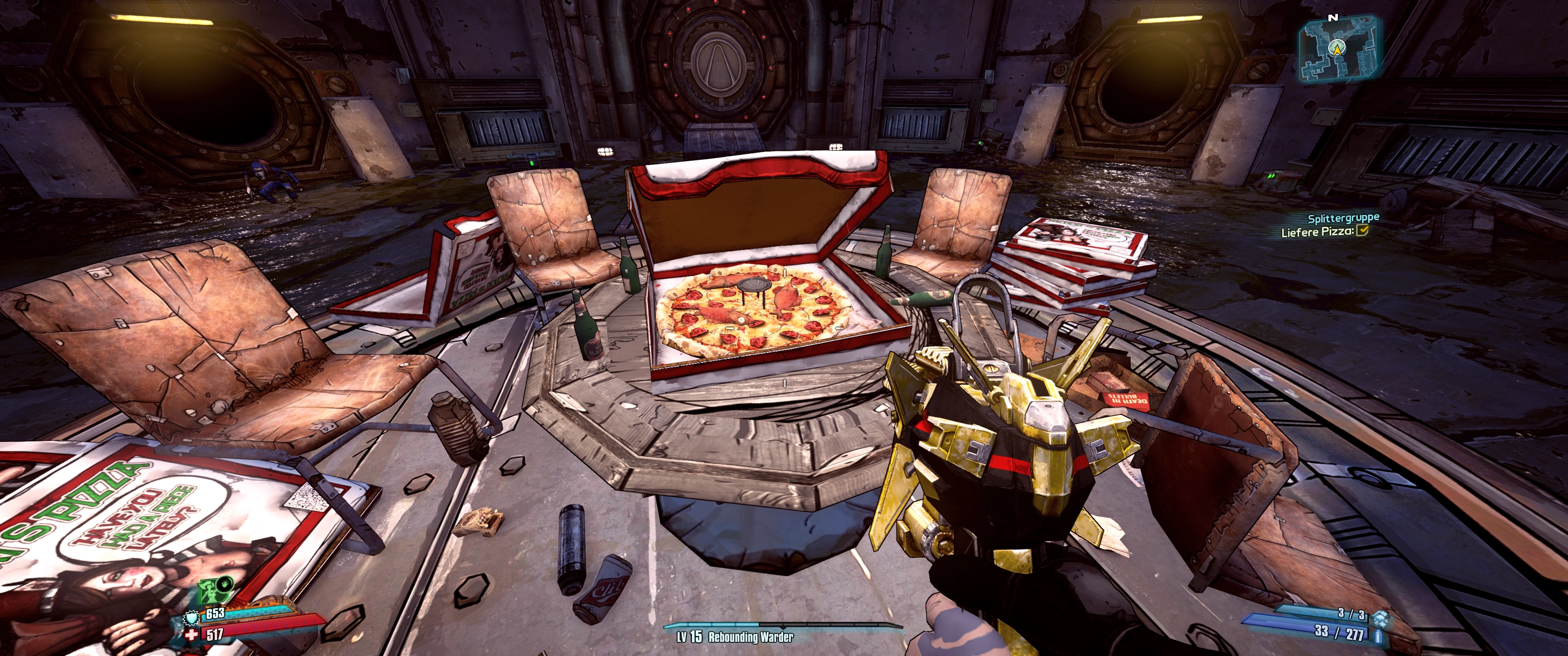This screenshot has width=1568, height=656.
Task: Select the Splittergruppe mission title
Action: point(1343,218)
